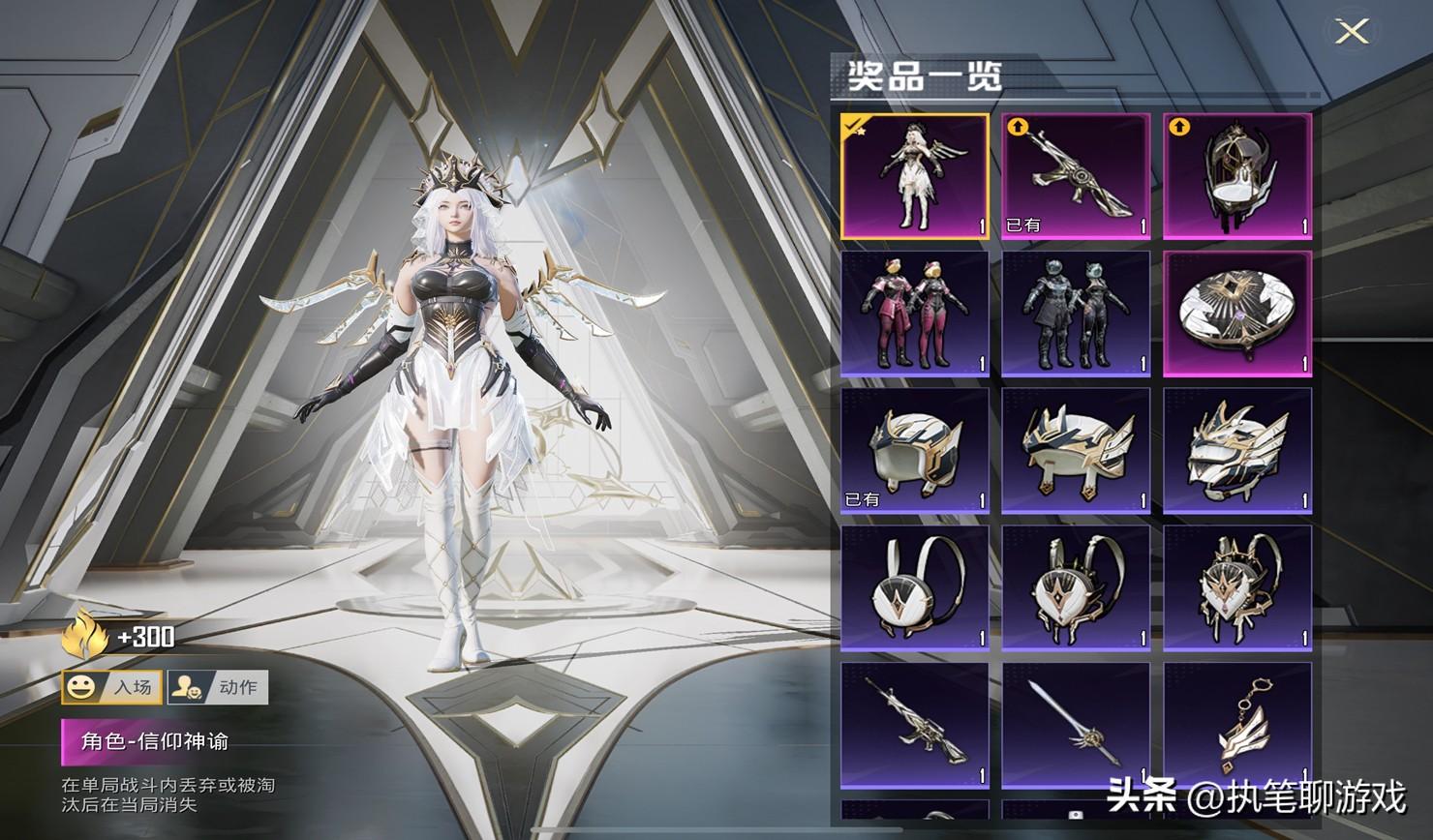Switch to the 动作 emote preview

(x=218, y=687)
